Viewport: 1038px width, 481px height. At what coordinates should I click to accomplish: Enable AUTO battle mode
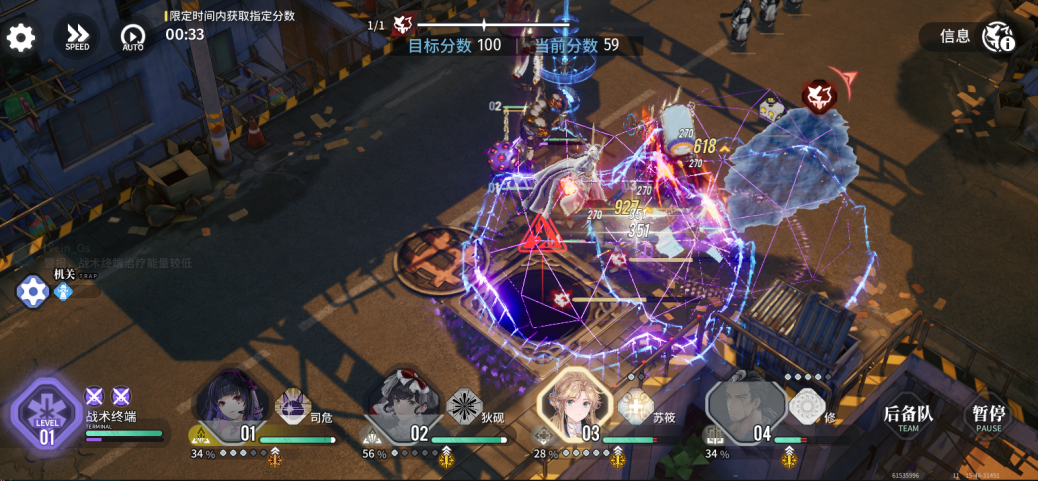click(133, 38)
